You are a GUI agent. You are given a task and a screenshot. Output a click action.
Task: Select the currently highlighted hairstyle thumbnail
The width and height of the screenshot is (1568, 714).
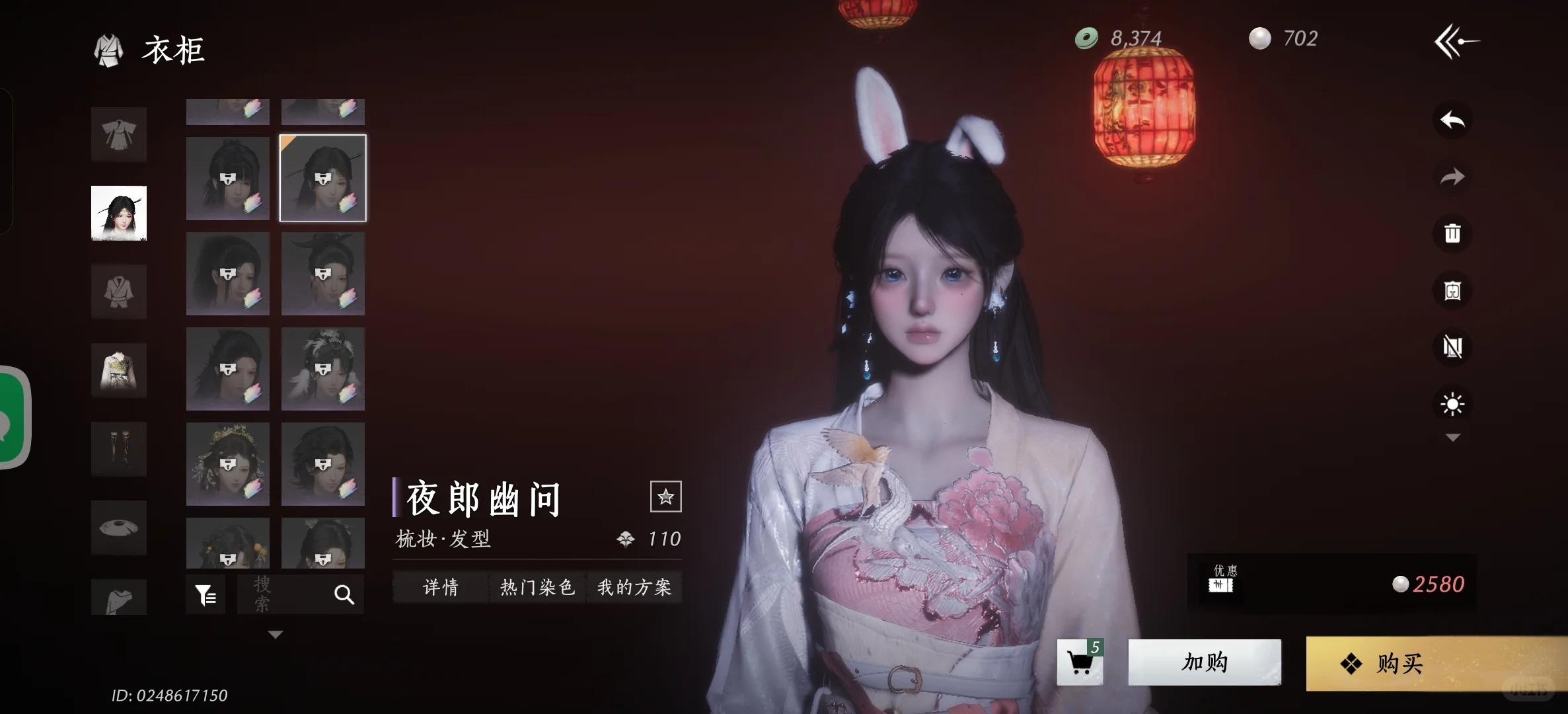tap(322, 178)
